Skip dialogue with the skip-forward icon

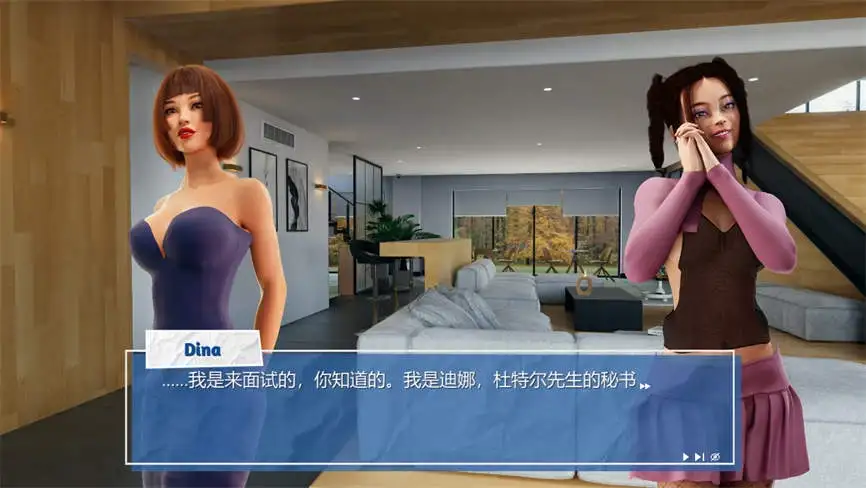point(699,457)
